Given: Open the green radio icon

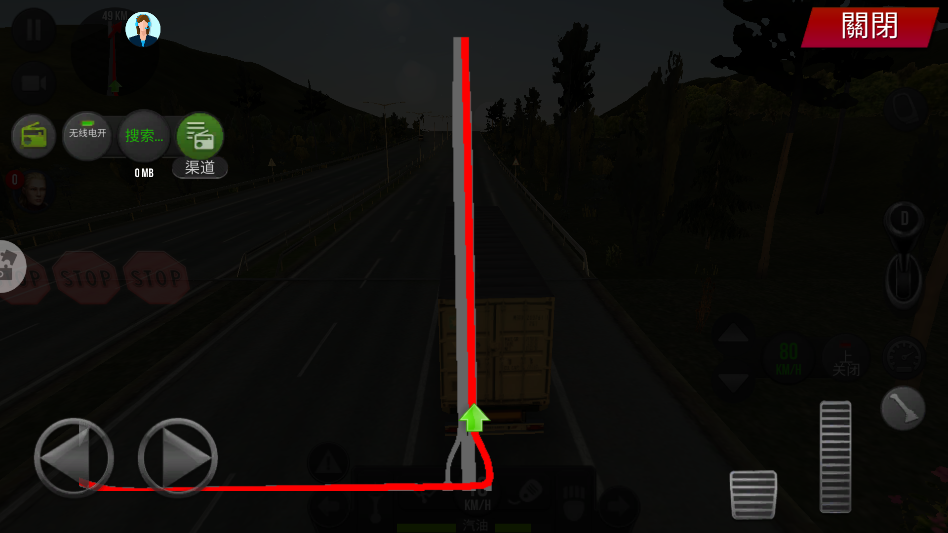Looking at the screenshot, I should coord(34,136).
